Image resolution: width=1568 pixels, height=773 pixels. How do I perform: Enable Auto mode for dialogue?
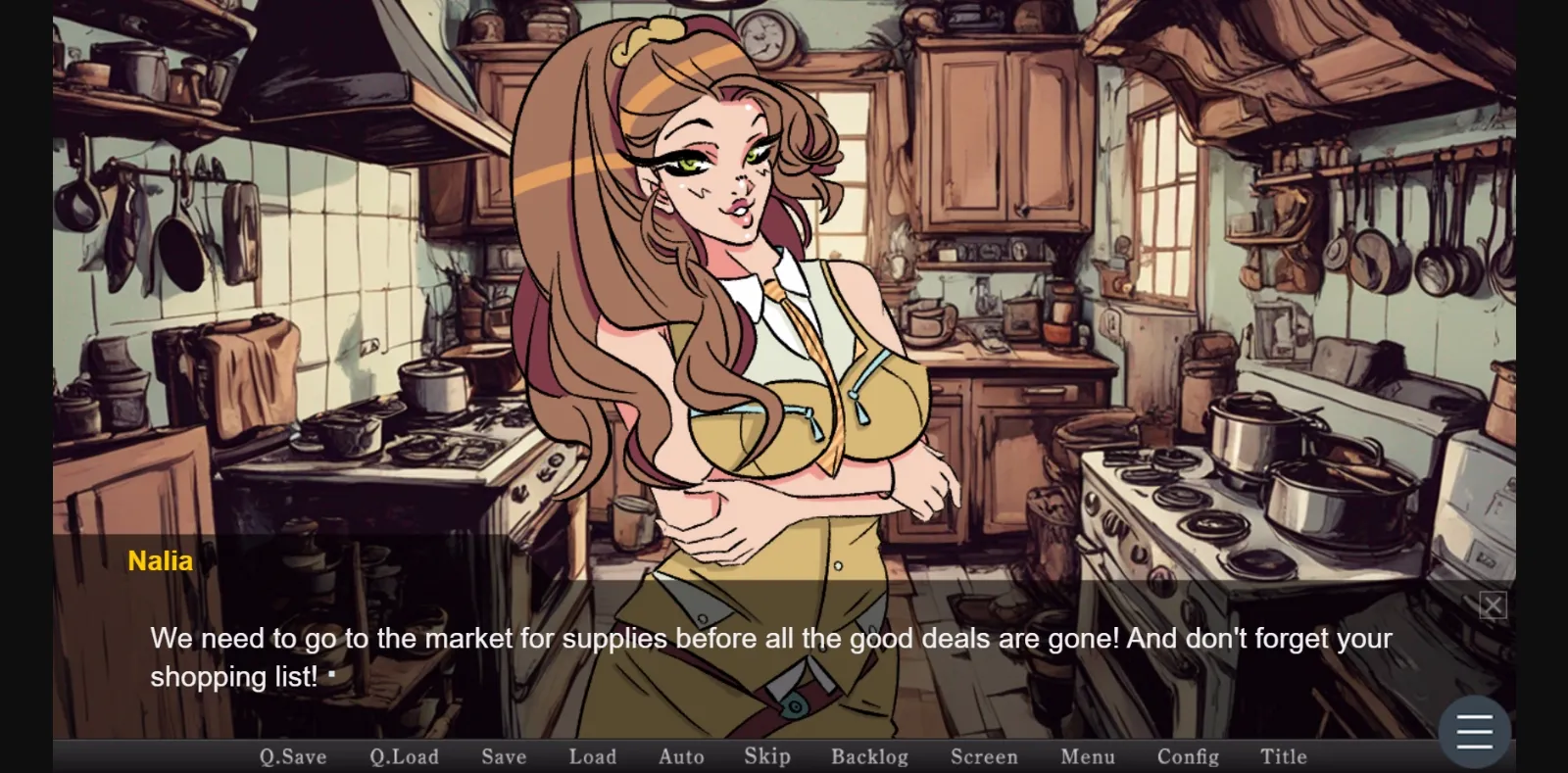pos(681,756)
